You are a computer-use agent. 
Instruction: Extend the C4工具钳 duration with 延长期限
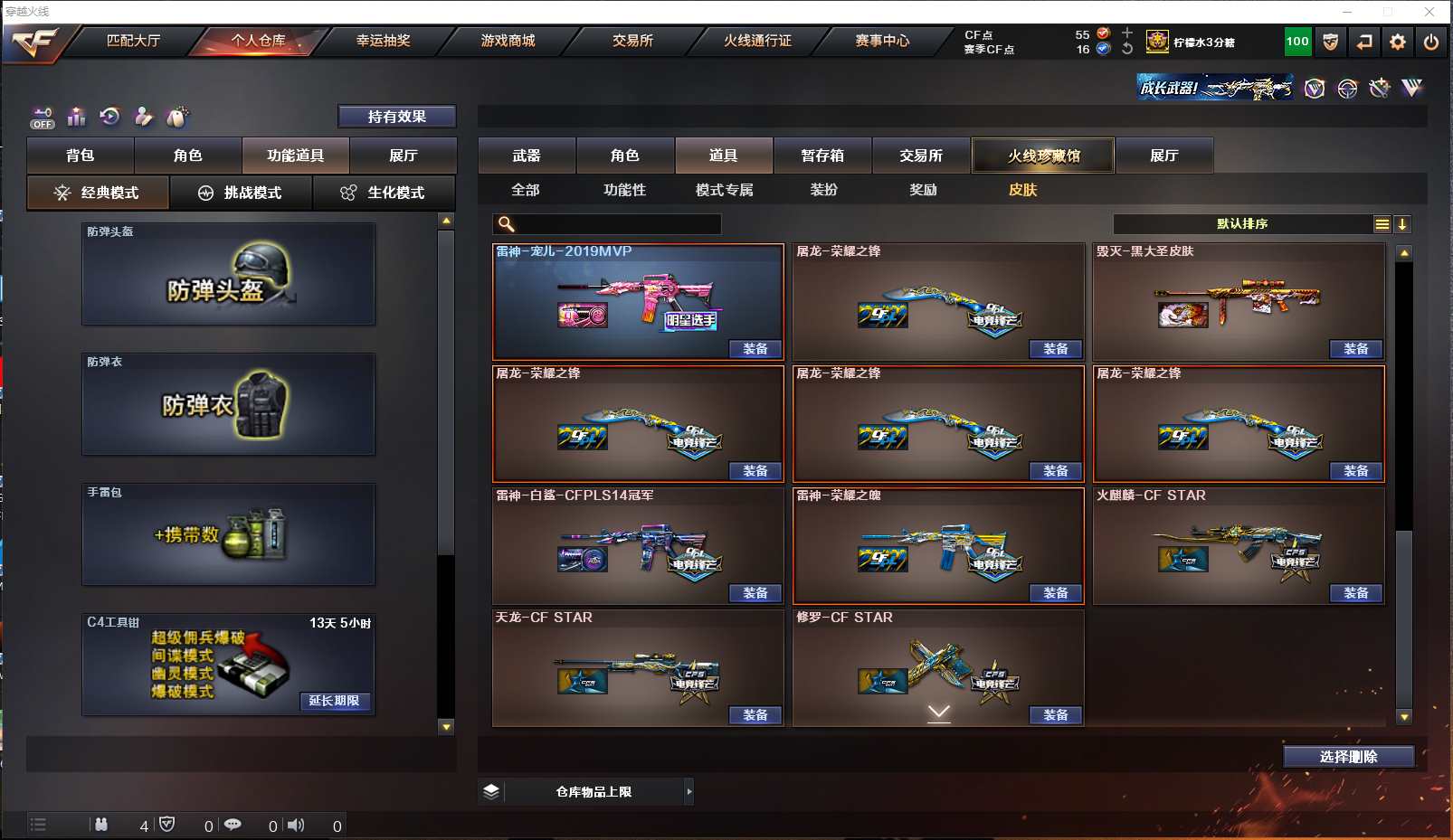(334, 701)
